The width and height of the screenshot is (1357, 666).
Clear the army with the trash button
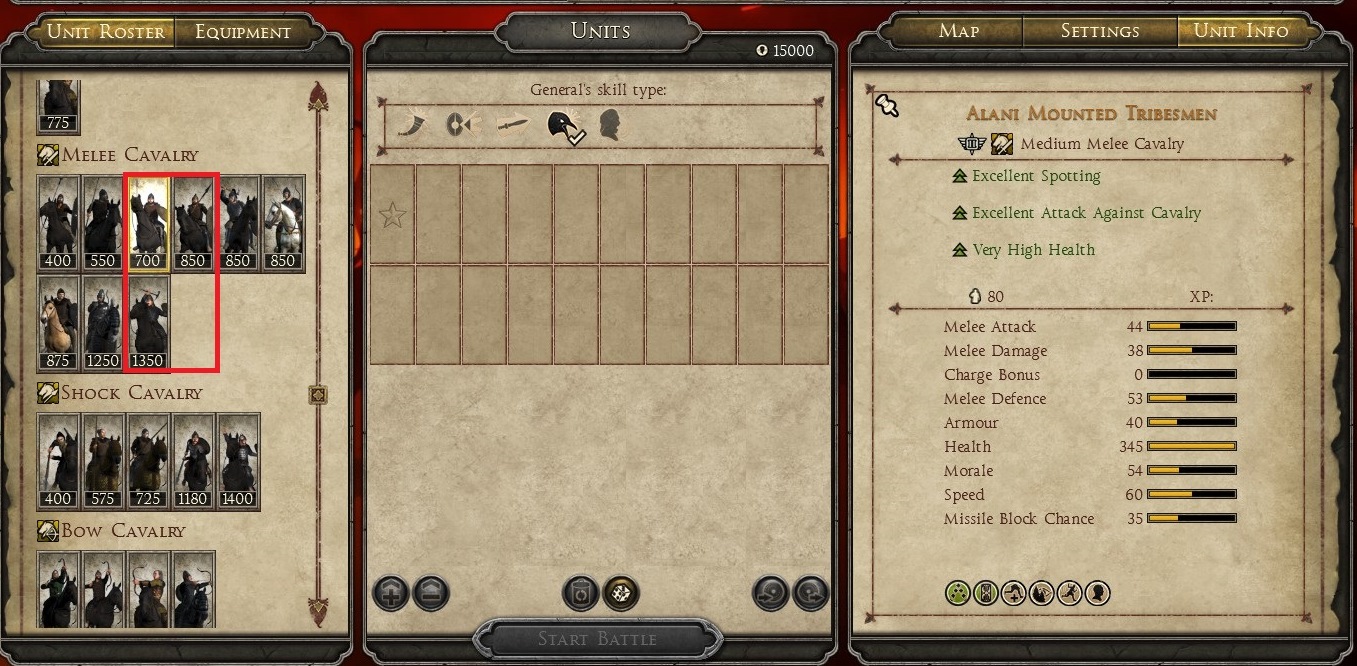coord(580,593)
